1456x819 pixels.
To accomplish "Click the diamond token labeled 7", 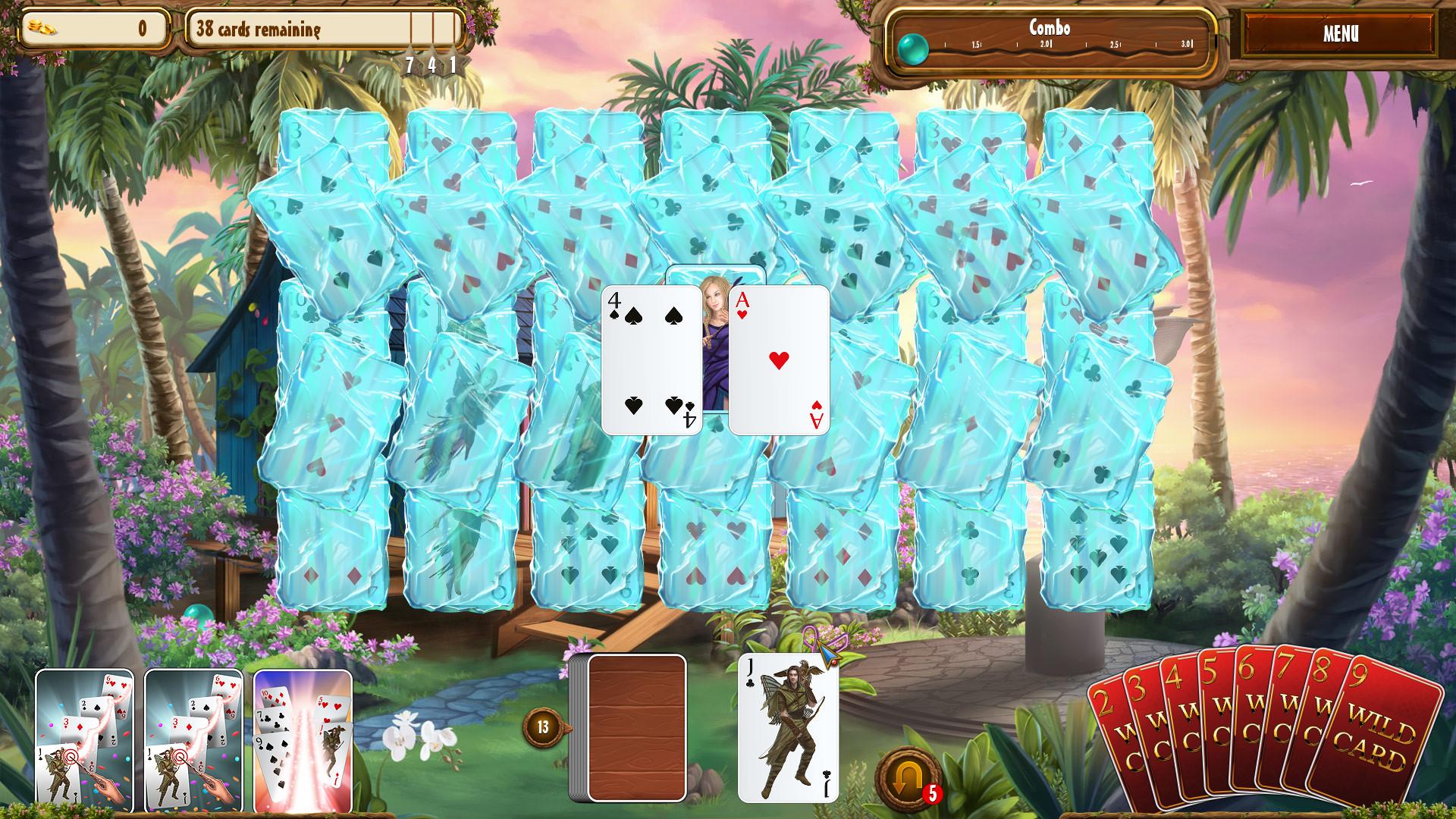I will pos(410,65).
